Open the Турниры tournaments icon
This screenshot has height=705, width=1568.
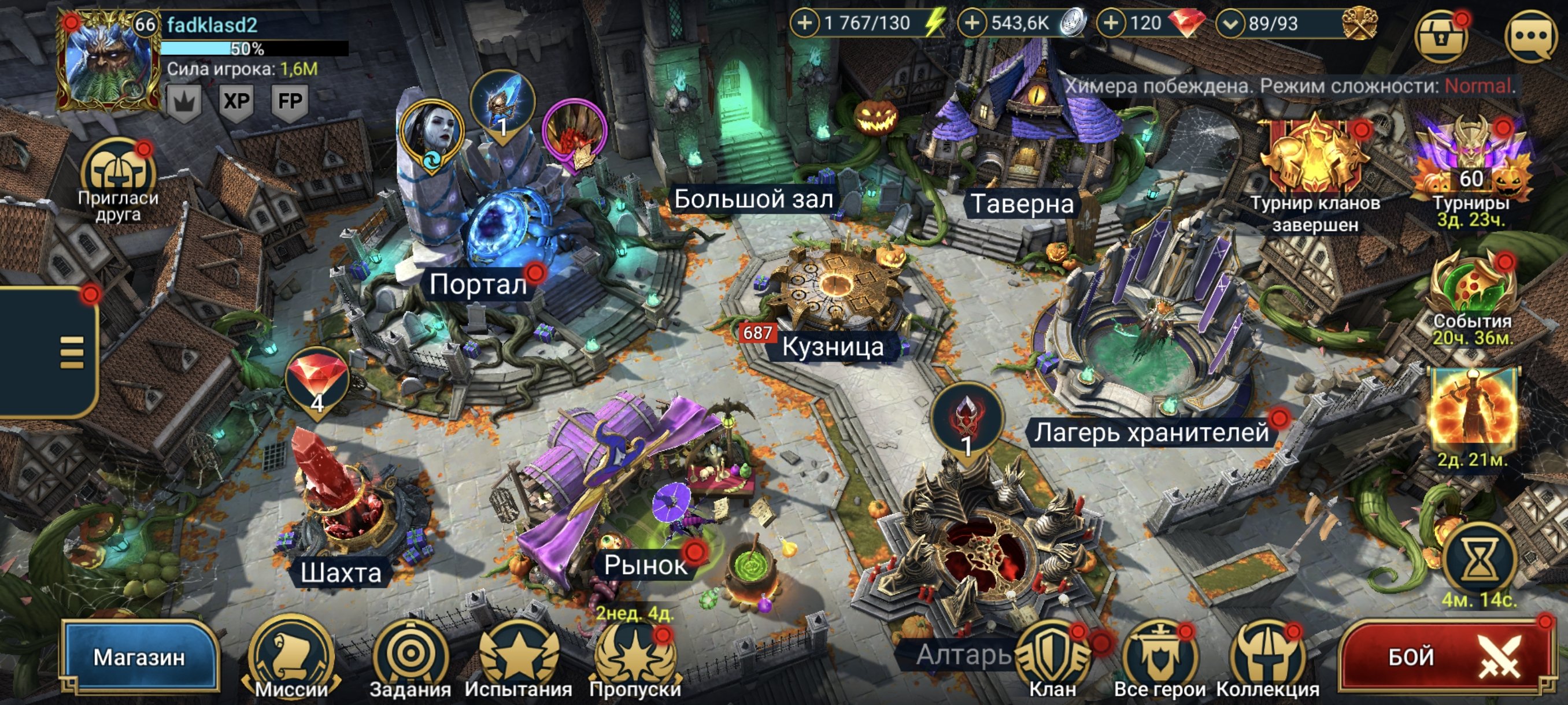pyautogui.click(x=1471, y=164)
